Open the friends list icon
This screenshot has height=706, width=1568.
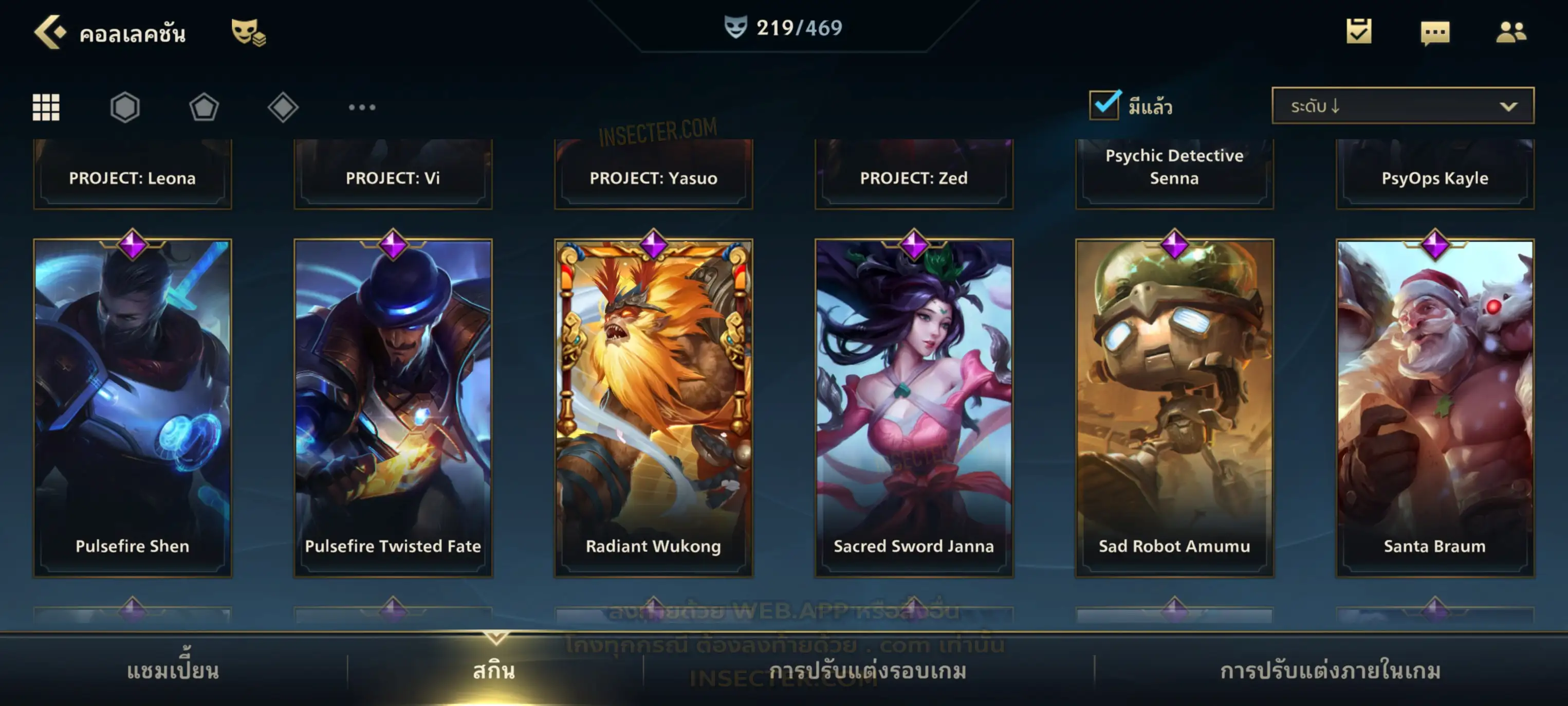[1510, 32]
